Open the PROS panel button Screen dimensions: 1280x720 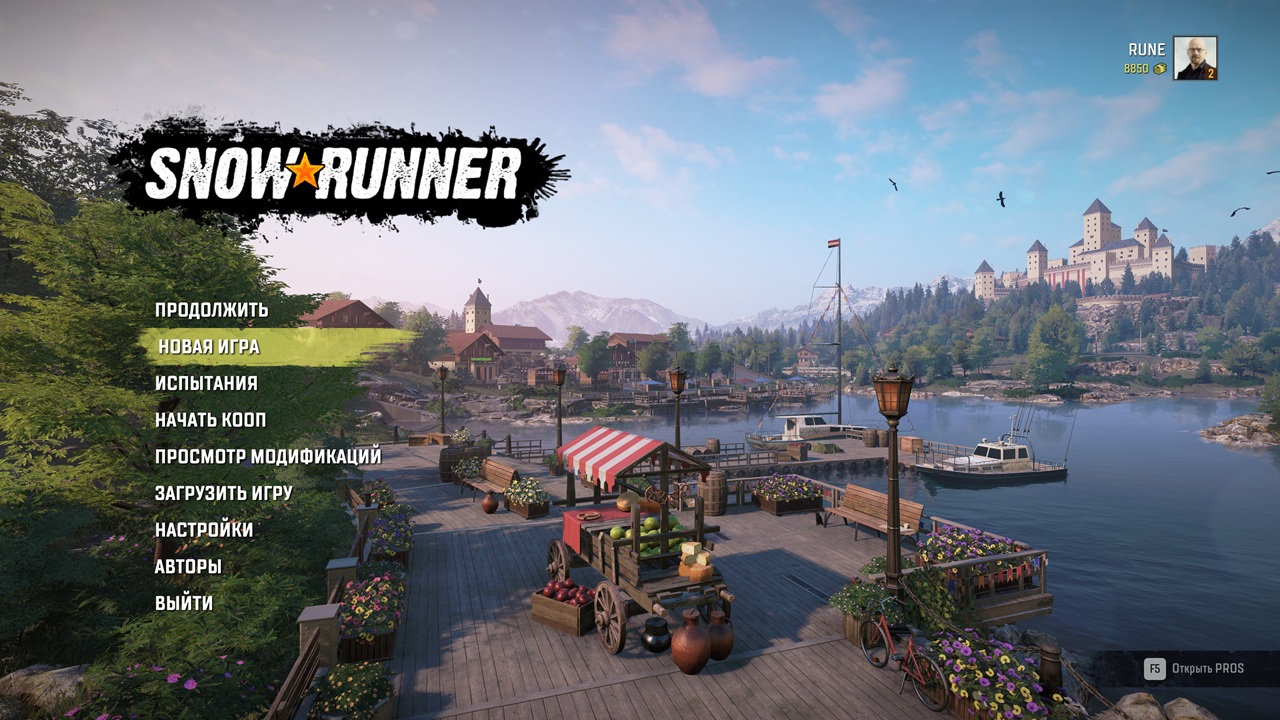pos(1194,668)
